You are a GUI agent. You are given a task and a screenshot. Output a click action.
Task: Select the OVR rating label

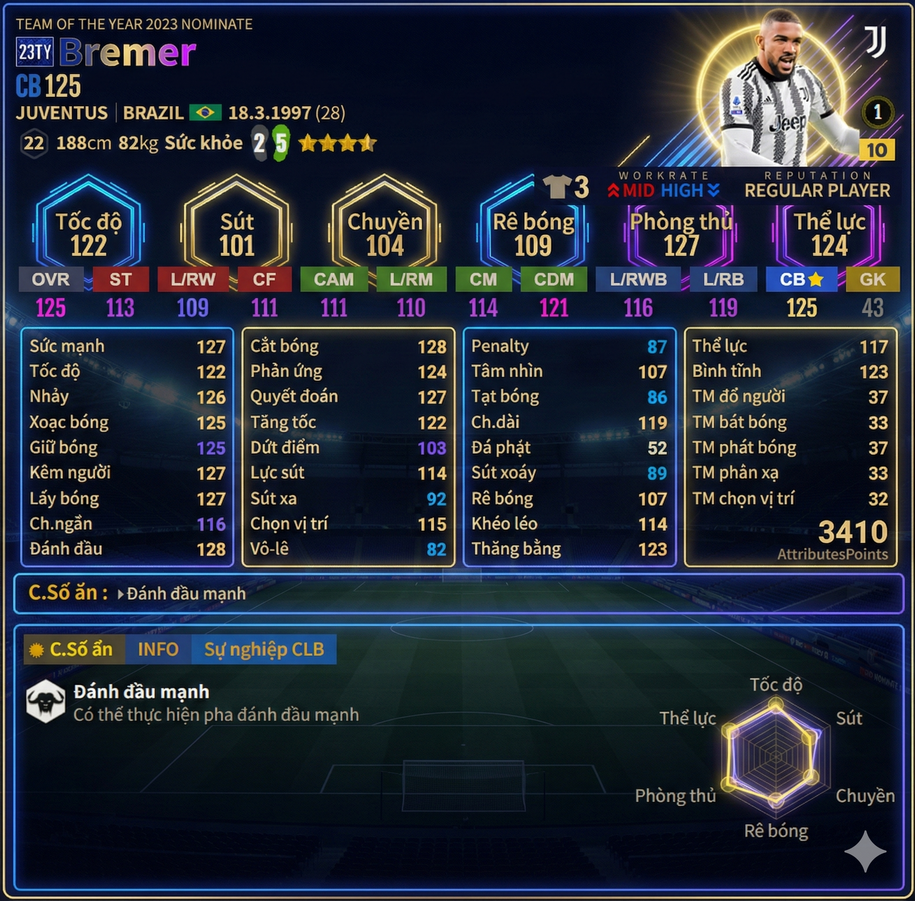pyautogui.click(x=50, y=279)
